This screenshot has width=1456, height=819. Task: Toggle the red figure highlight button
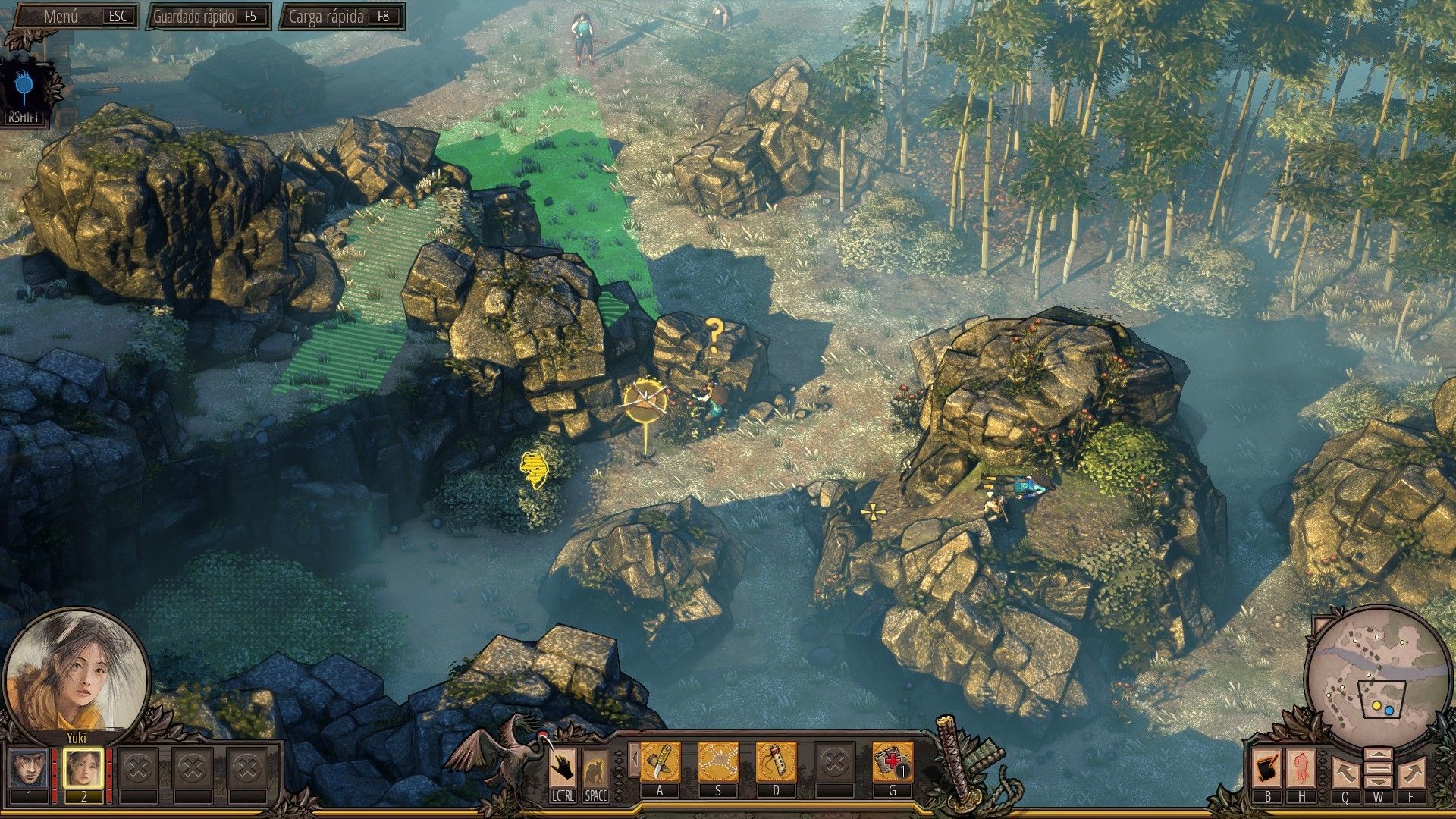tap(1301, 768)
